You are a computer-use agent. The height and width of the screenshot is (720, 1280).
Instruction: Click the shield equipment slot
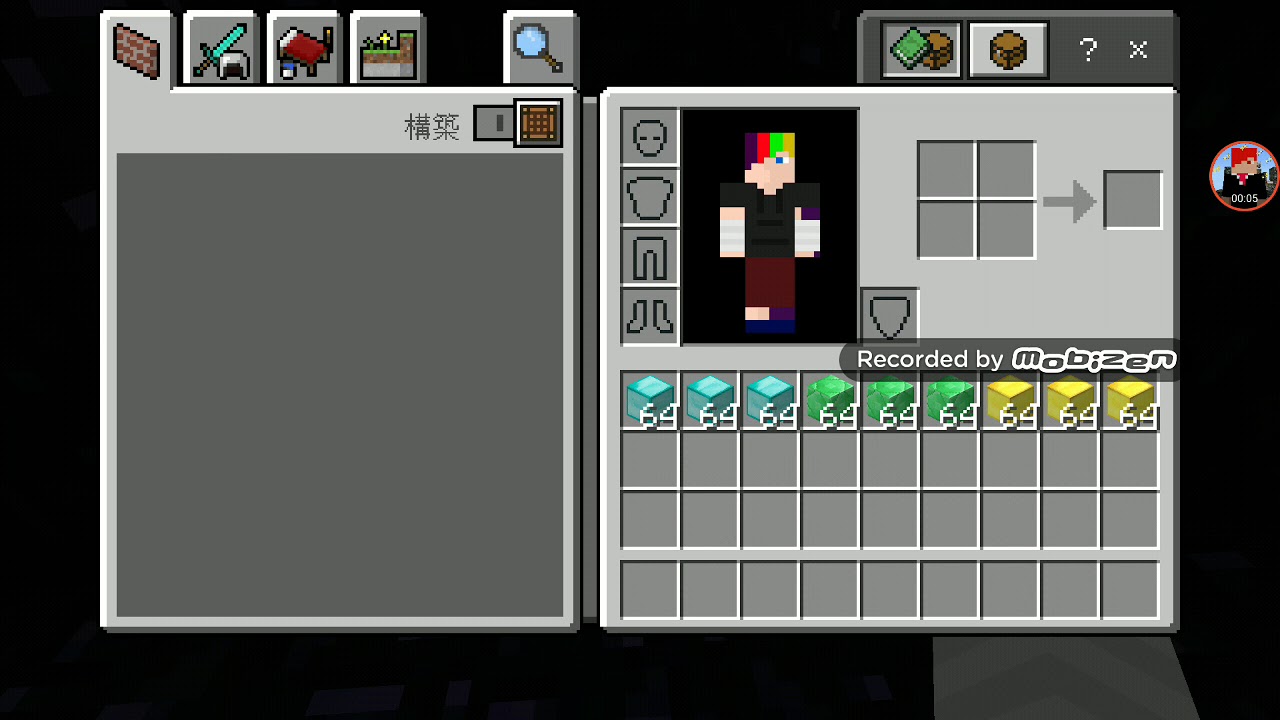click(888, 315)
